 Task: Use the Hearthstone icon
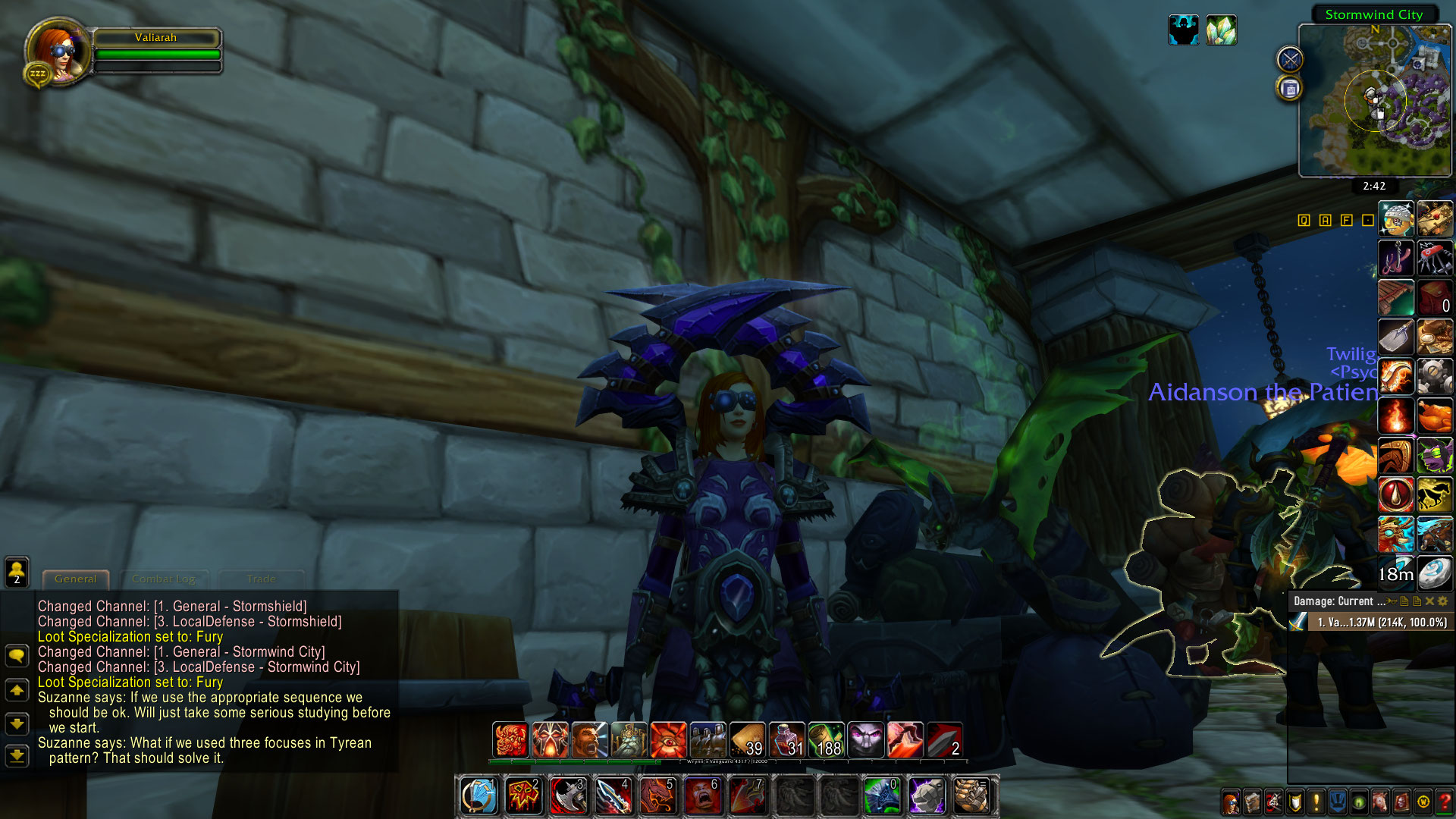[1434, 573]
